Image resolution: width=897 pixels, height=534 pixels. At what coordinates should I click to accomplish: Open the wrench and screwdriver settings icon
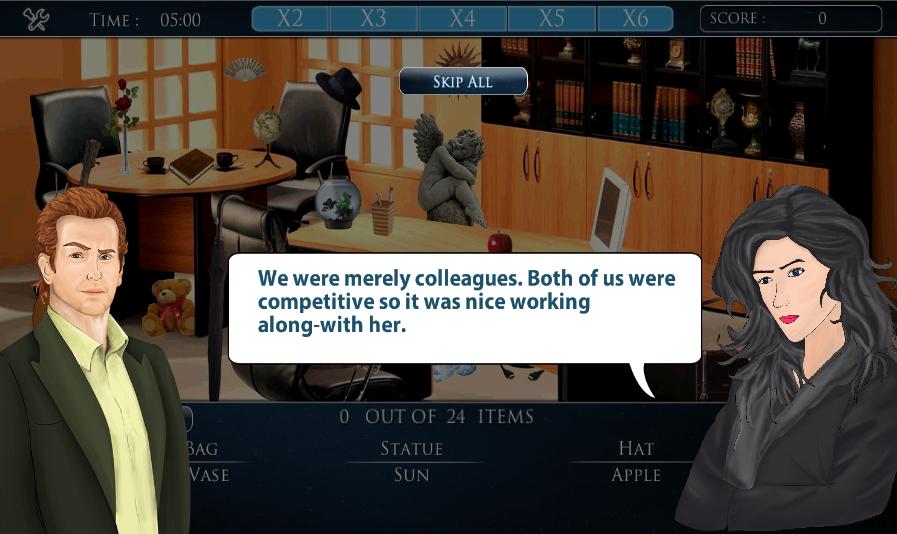tap(36, 19)
